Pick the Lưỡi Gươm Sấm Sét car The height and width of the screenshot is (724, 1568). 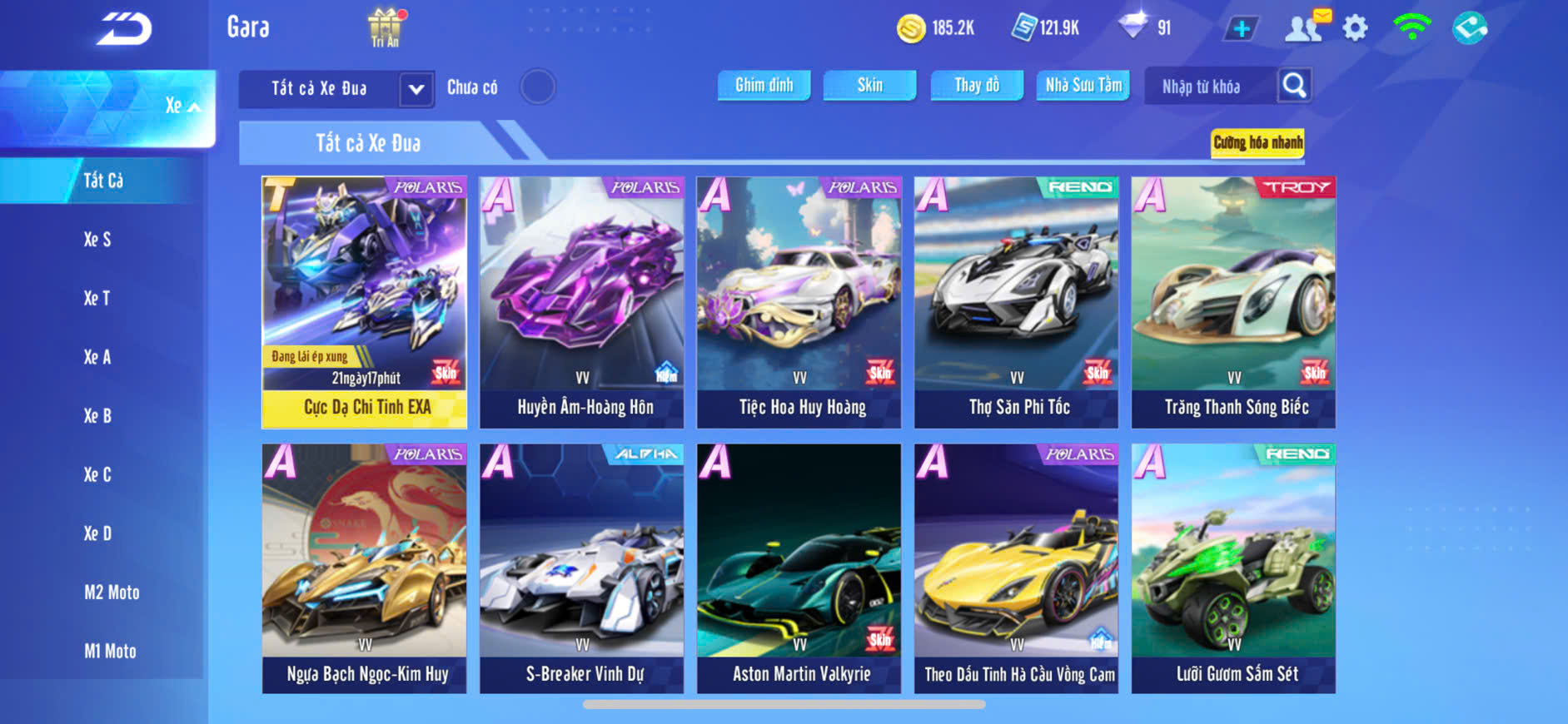tap(1233, 568)
